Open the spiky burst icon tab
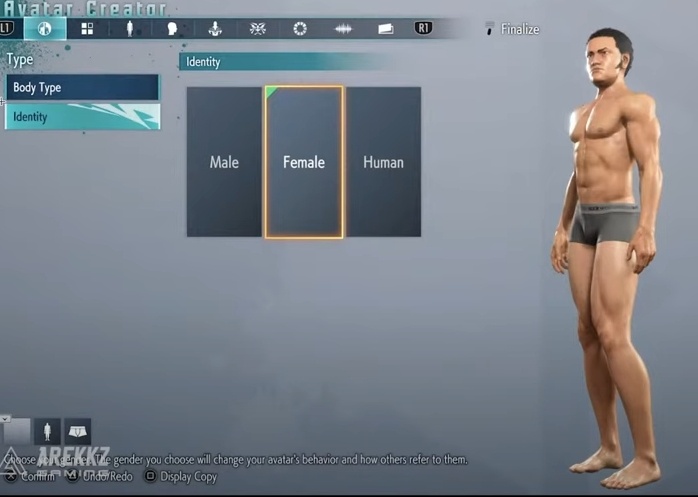 (x=257, y=29)
